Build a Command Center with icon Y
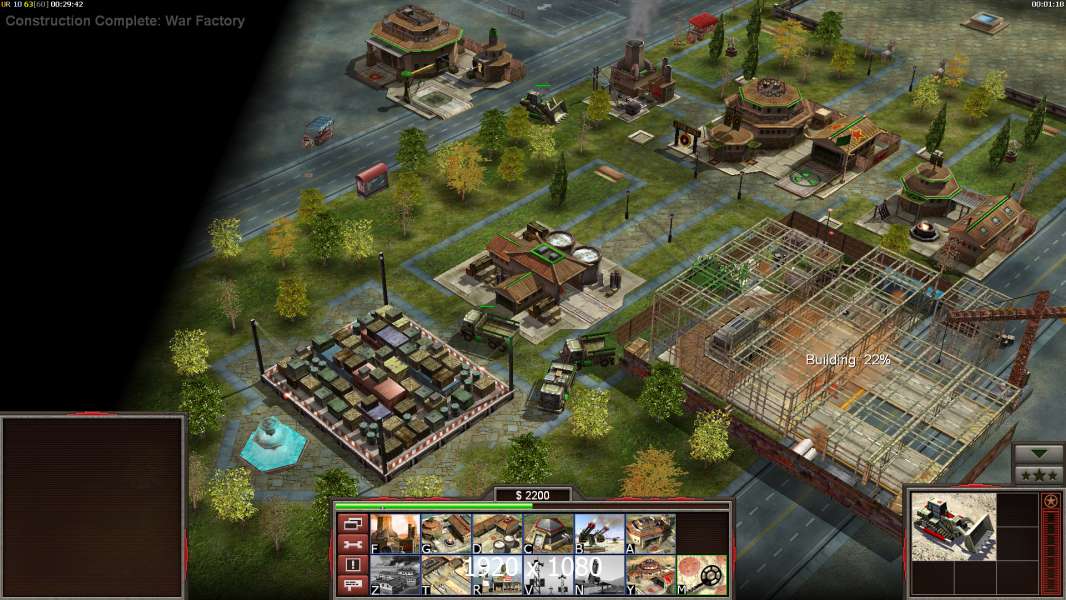 [650, 575]
